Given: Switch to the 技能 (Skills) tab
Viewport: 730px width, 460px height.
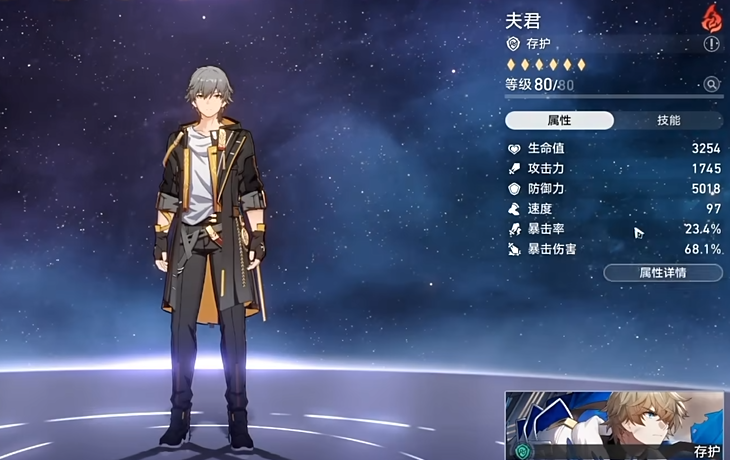Looking at the screenshot, I should click(668, 121).
